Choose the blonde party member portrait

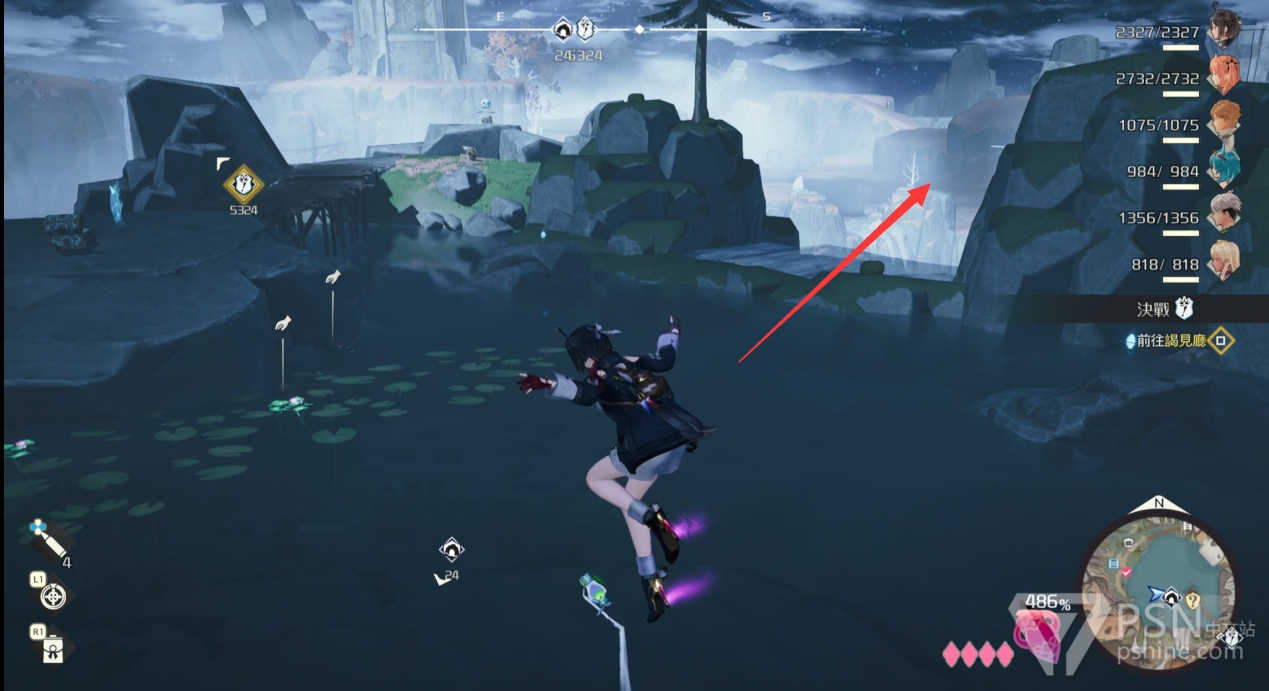pos(1223,258)
